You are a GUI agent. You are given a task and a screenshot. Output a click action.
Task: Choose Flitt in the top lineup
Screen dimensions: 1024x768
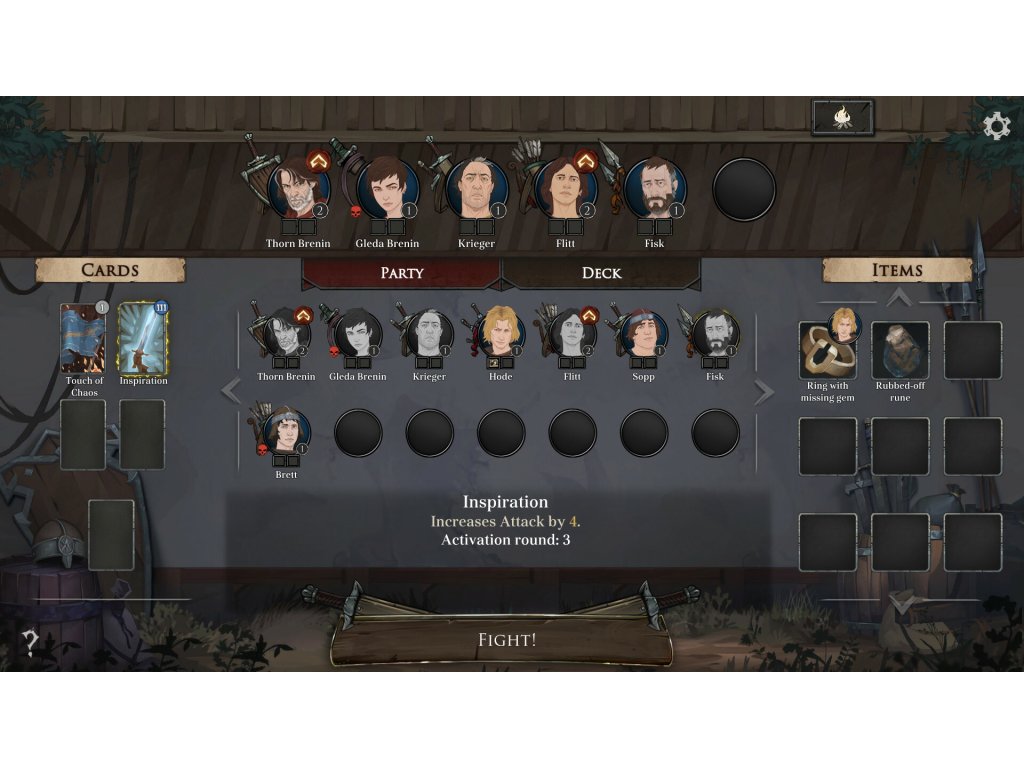(x=566, y=189)
